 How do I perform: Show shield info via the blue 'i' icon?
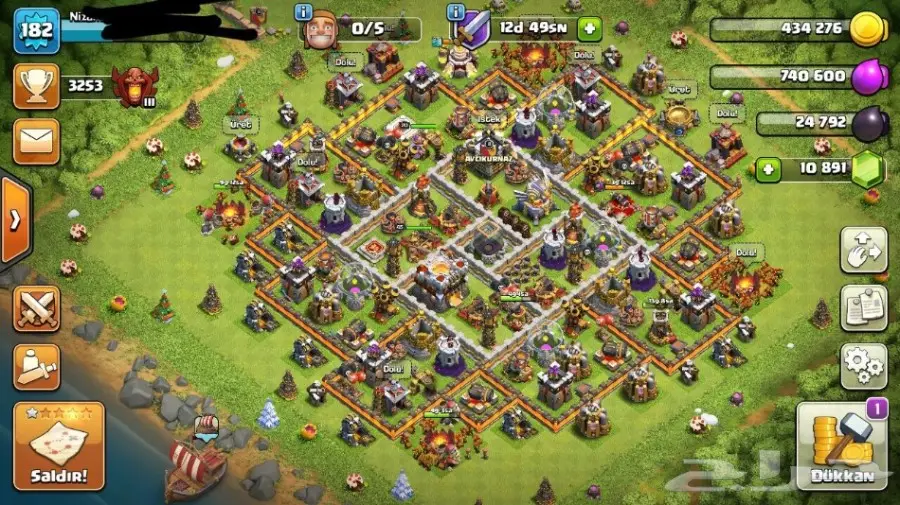click(x=456, y=12)
